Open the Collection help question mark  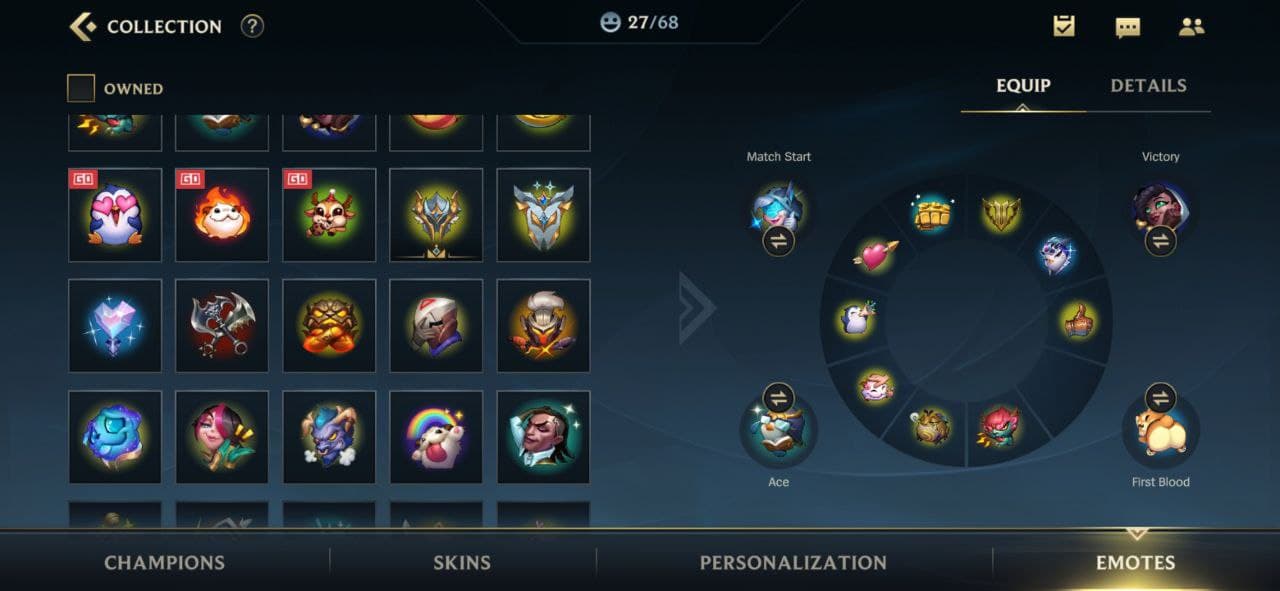(252, 27)
